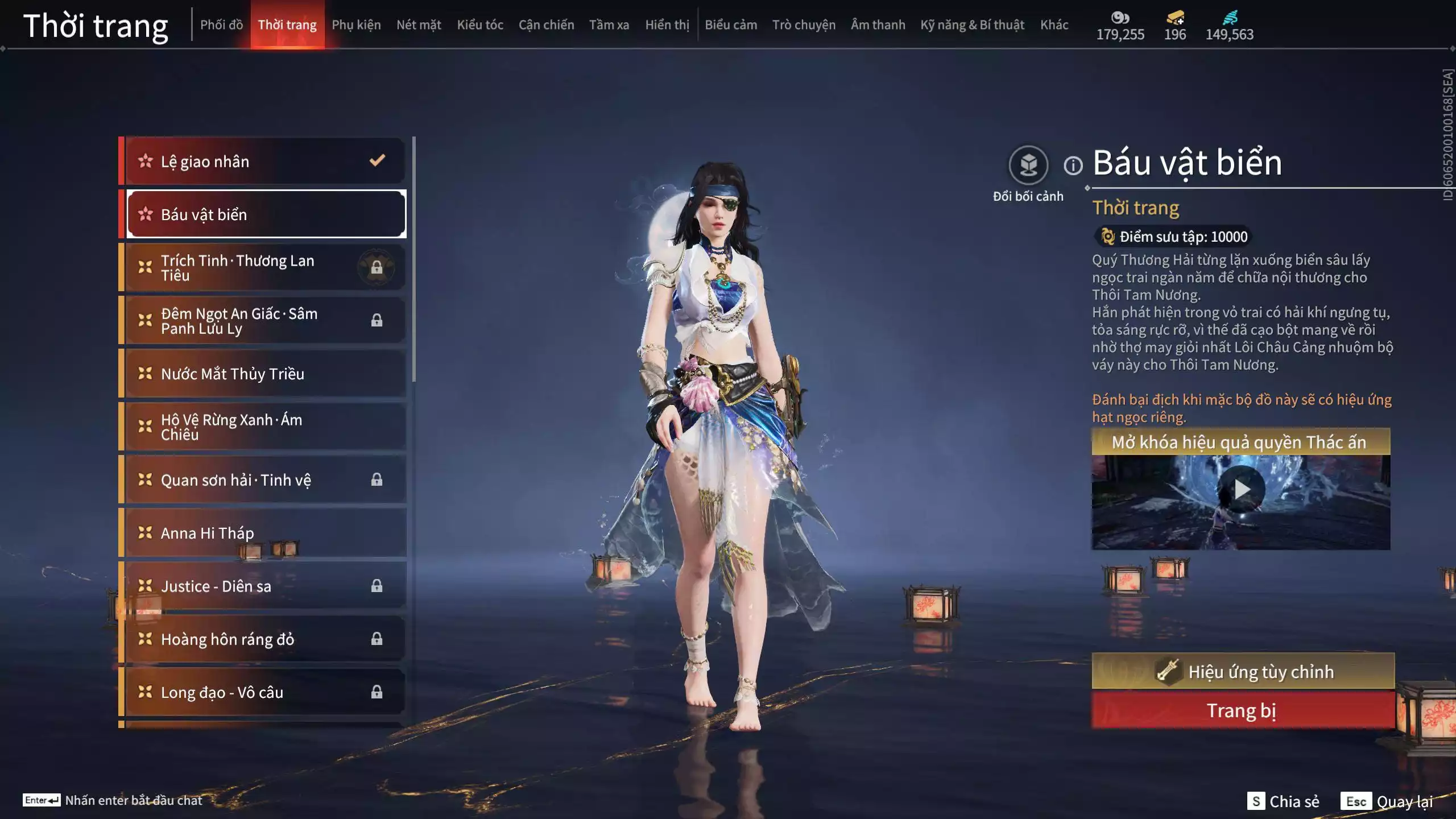Go back with Quay lại
This screenshot has height=819, width=1456.
pos(1387,801)
